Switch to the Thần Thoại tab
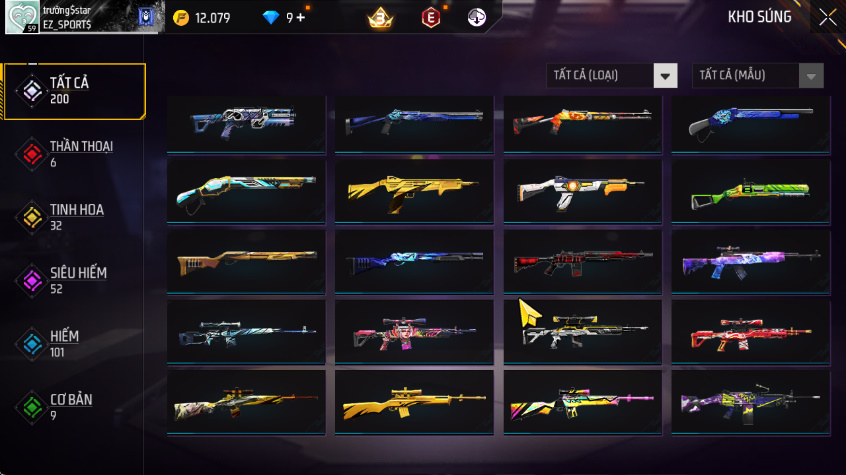846x475 pixels. [73, 154]
